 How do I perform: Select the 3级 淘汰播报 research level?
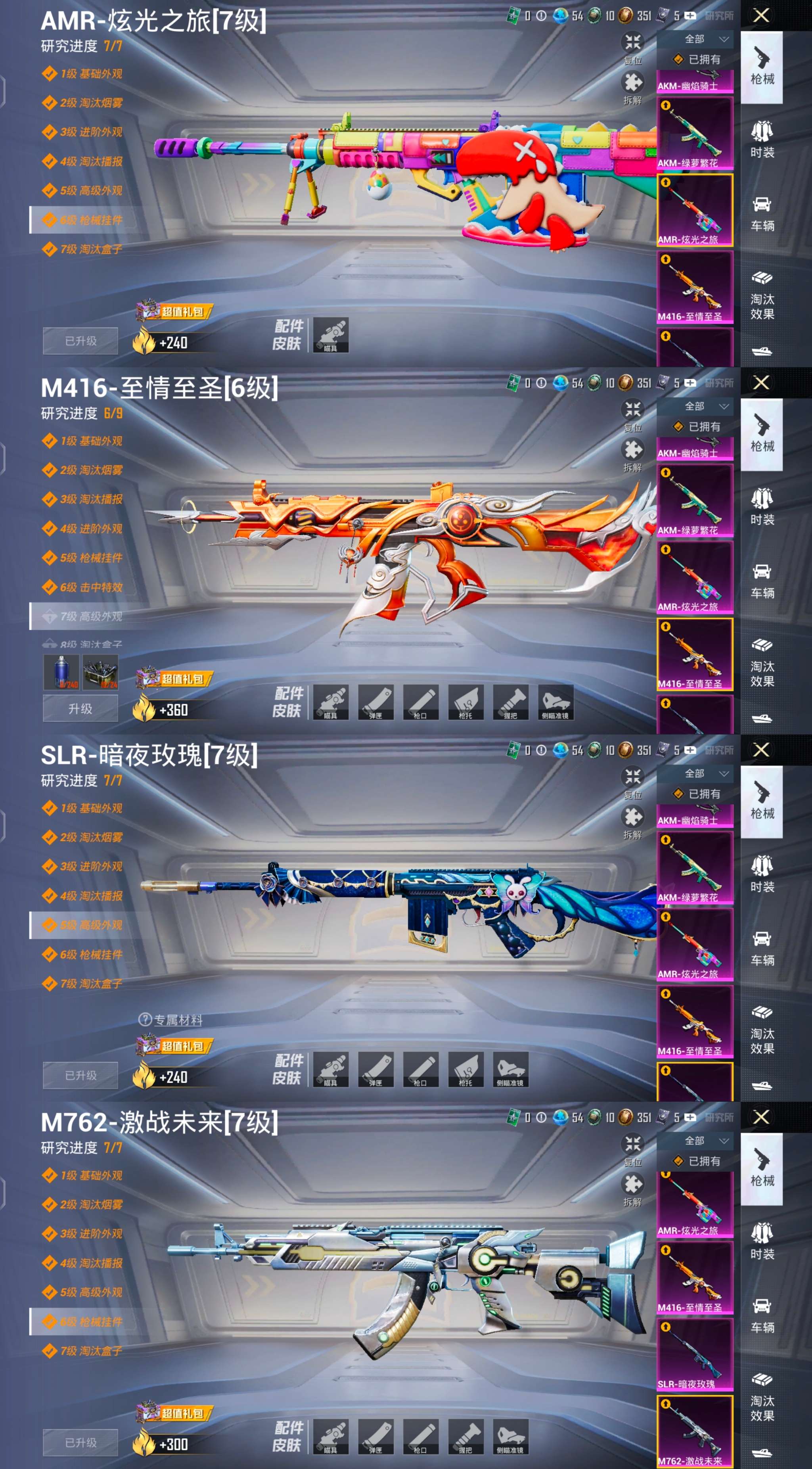pos(91,500)
